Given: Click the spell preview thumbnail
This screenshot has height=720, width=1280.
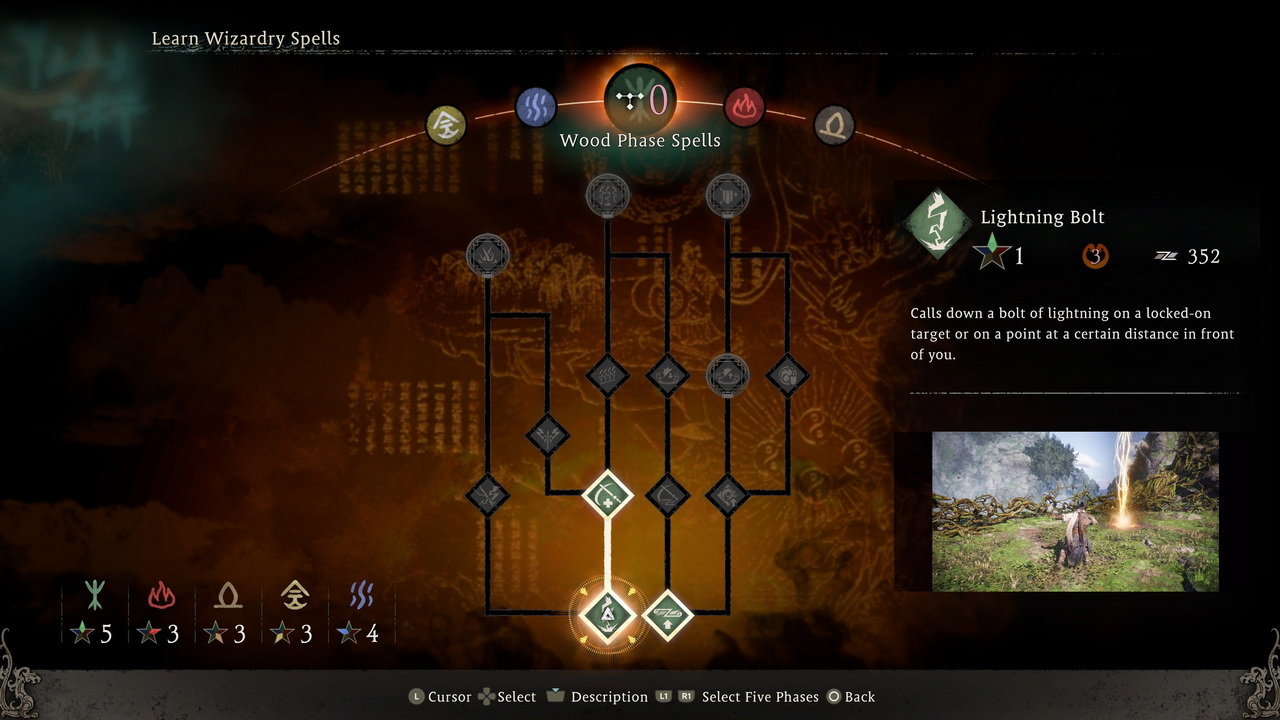Looking at the screenshot, I should (1075, 511).
